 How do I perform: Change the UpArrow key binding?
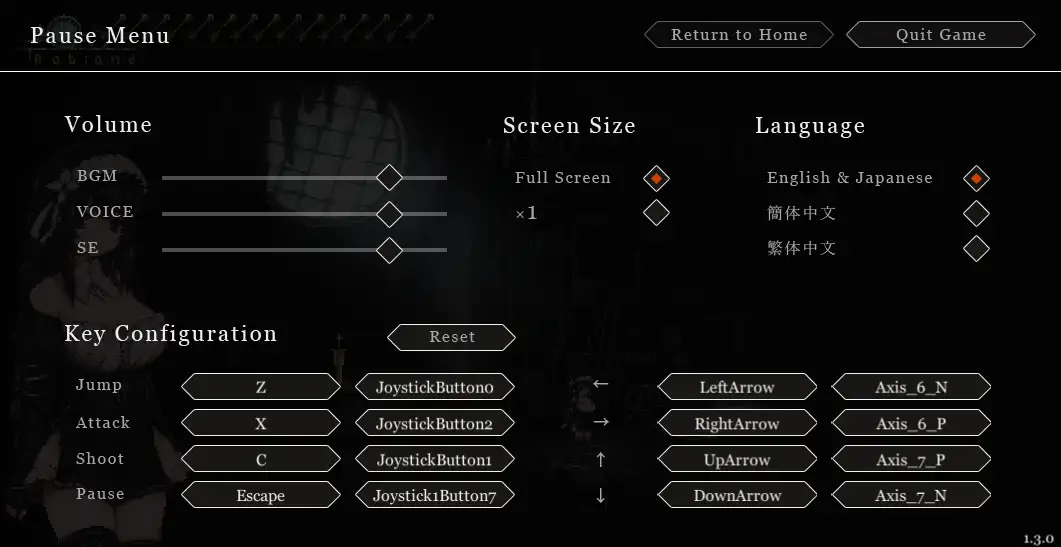point(737,460)
